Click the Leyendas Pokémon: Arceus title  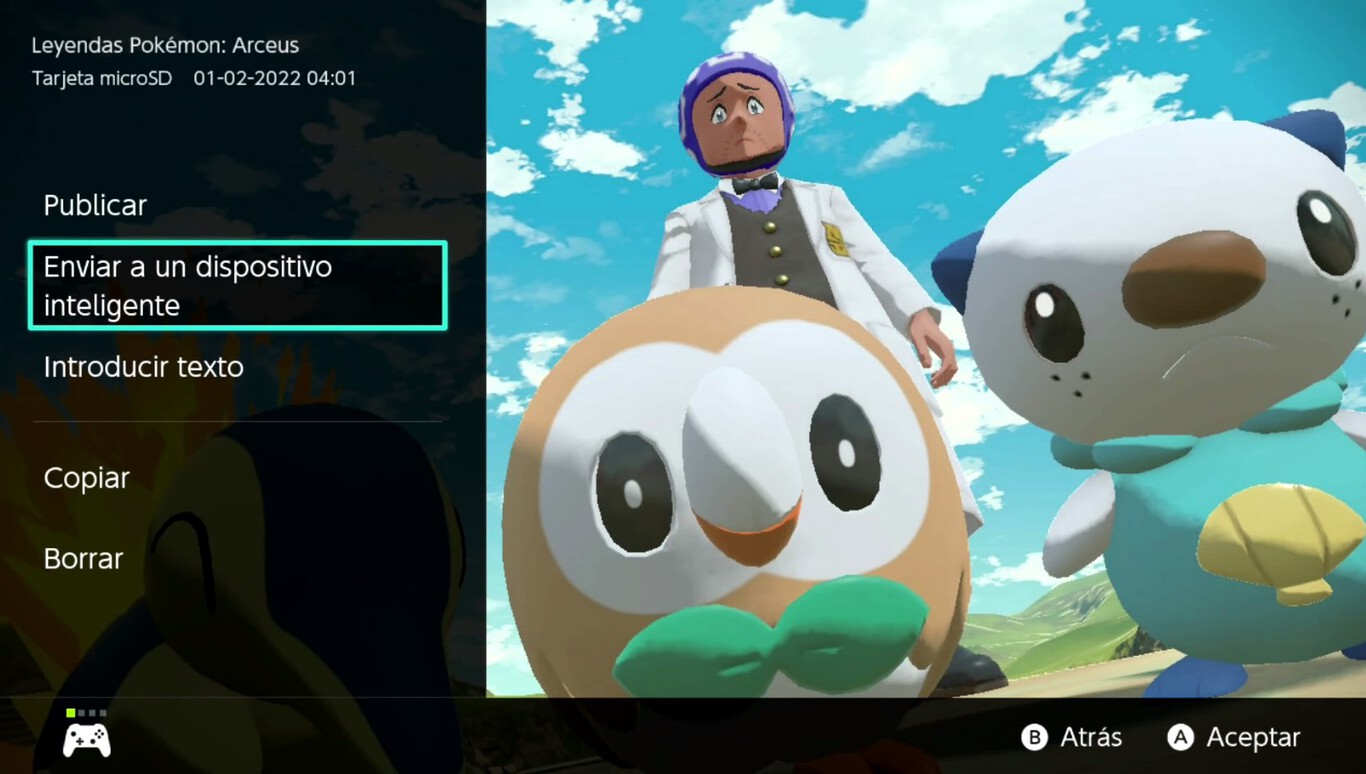tap(165, 44)
